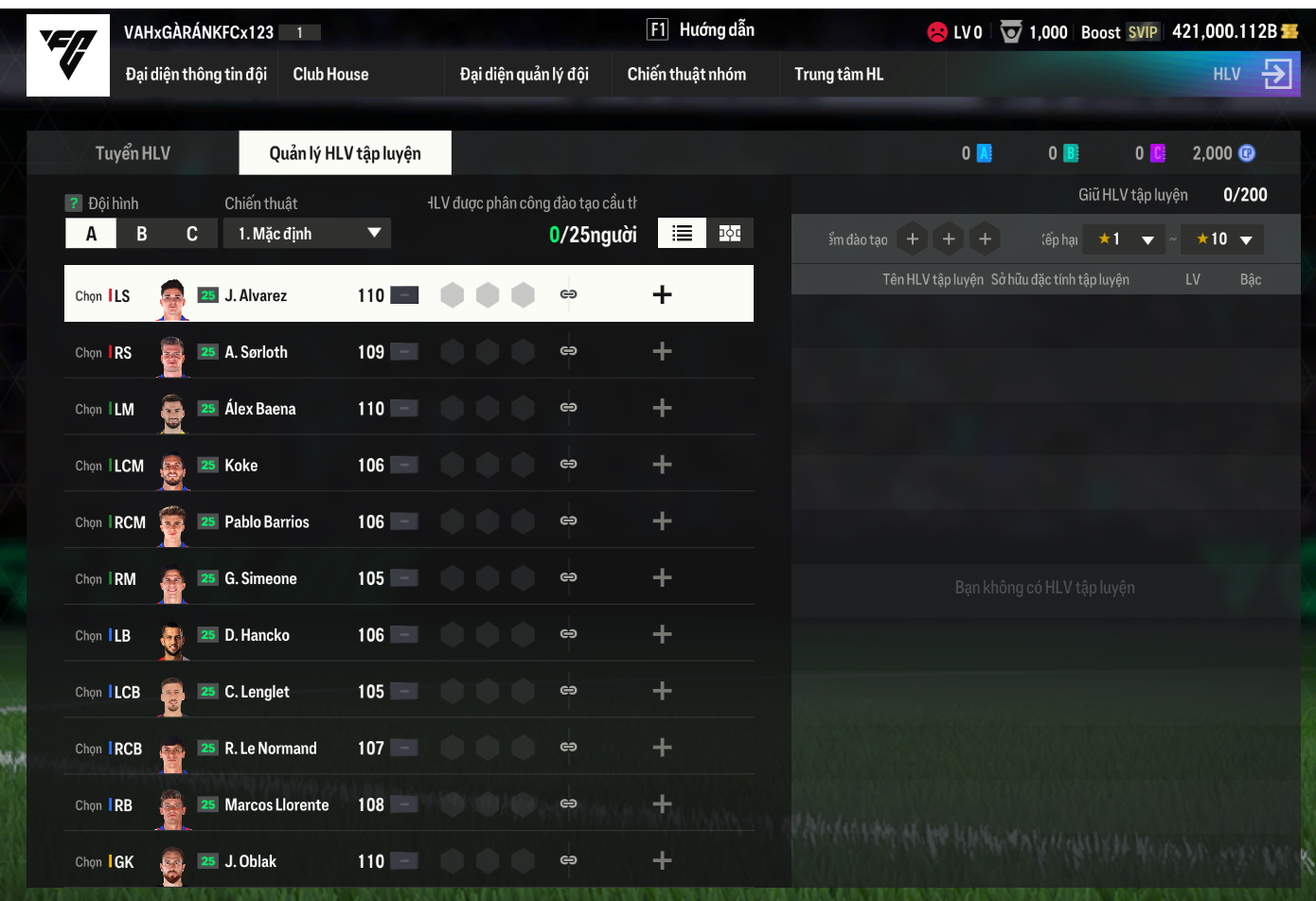1316x901 pixels.
Task: Click the link icon for Koke
Action: 568,465
